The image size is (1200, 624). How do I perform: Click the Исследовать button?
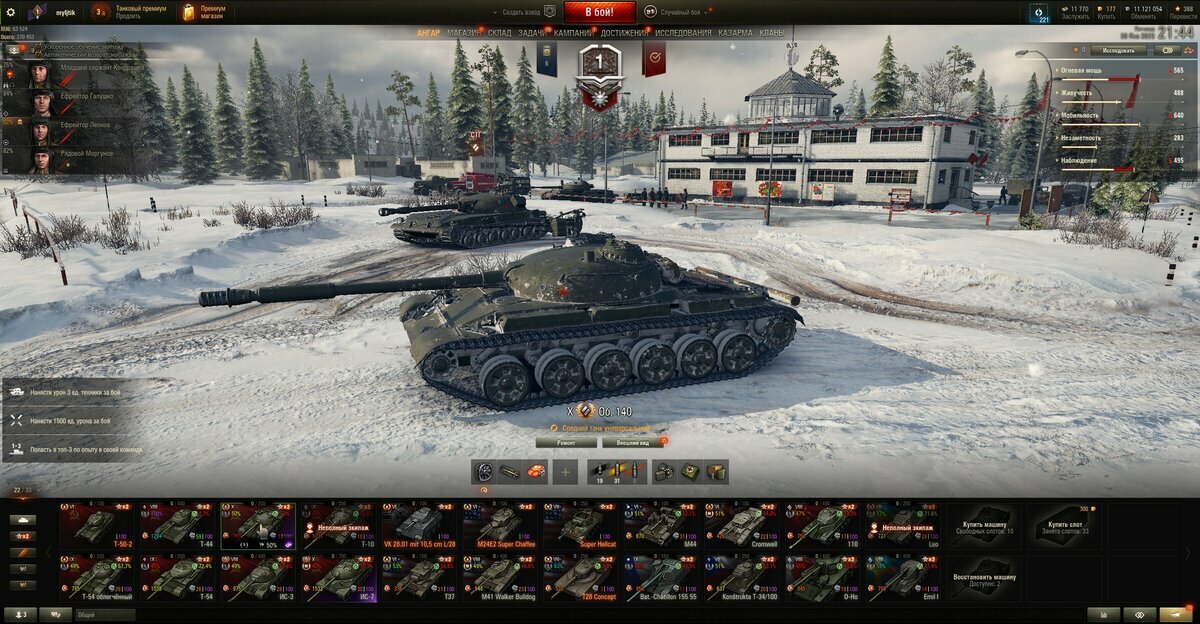click(x=1117, y=50)
